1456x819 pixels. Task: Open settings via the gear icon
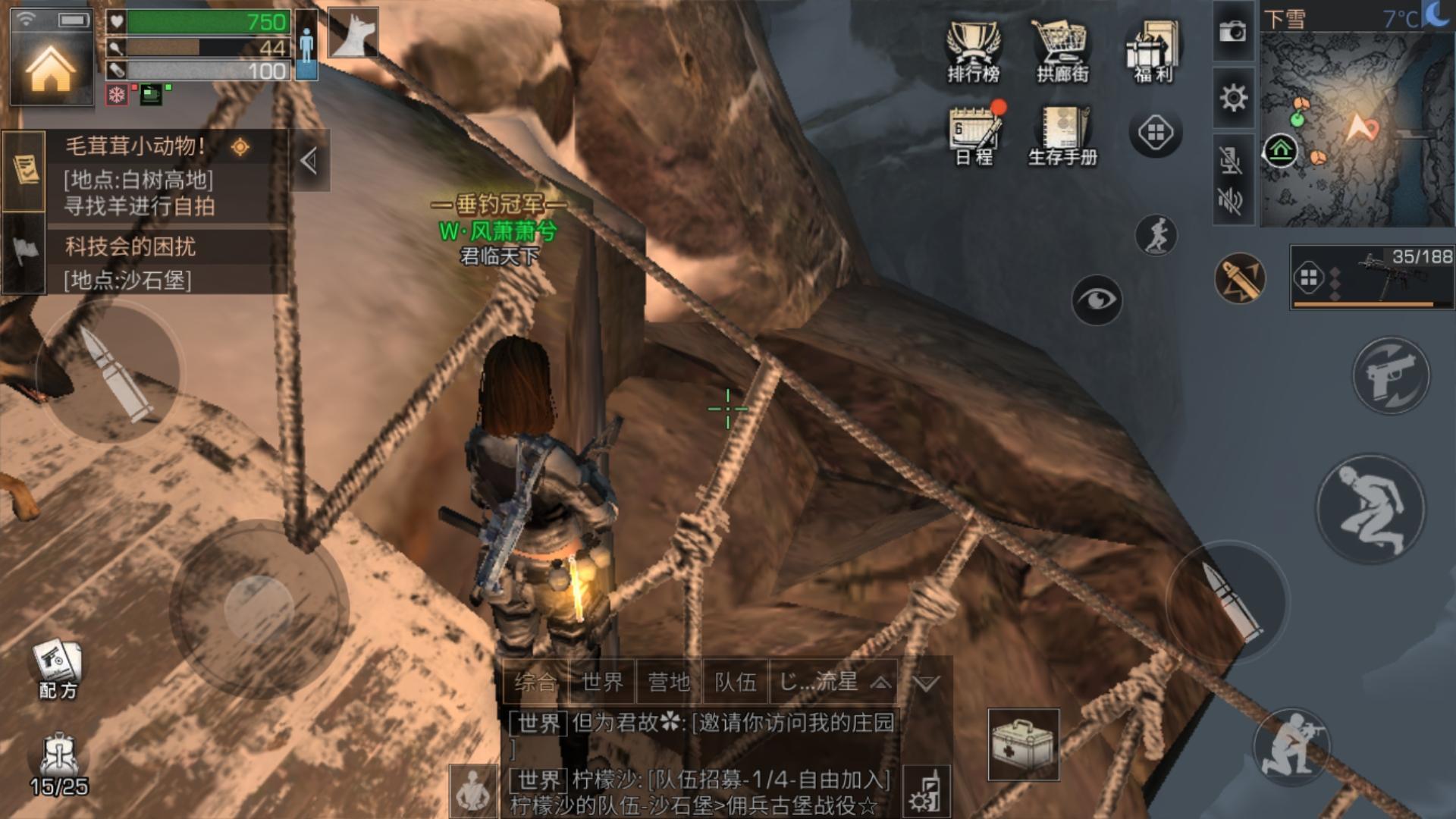pos(1233,97)
